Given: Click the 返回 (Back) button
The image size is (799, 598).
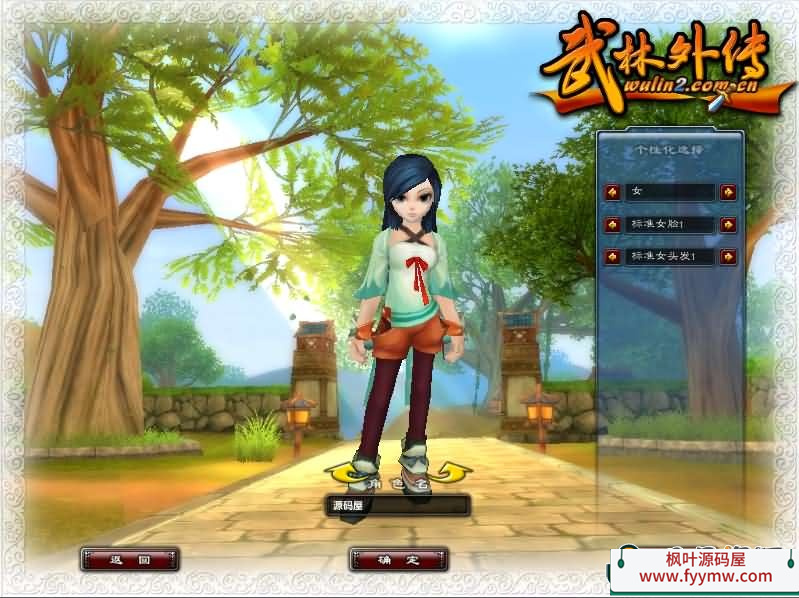Looking at the screenshot, I should (130, 559).
